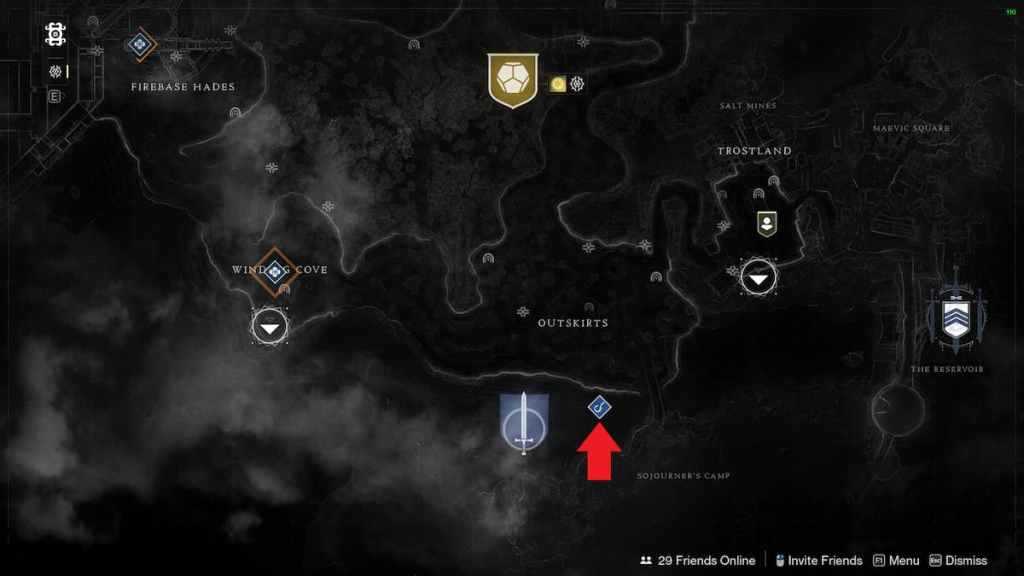Fast travel to the Winding Cove landing zone
Screen dimensions: 1024x576
coord(269,326)
